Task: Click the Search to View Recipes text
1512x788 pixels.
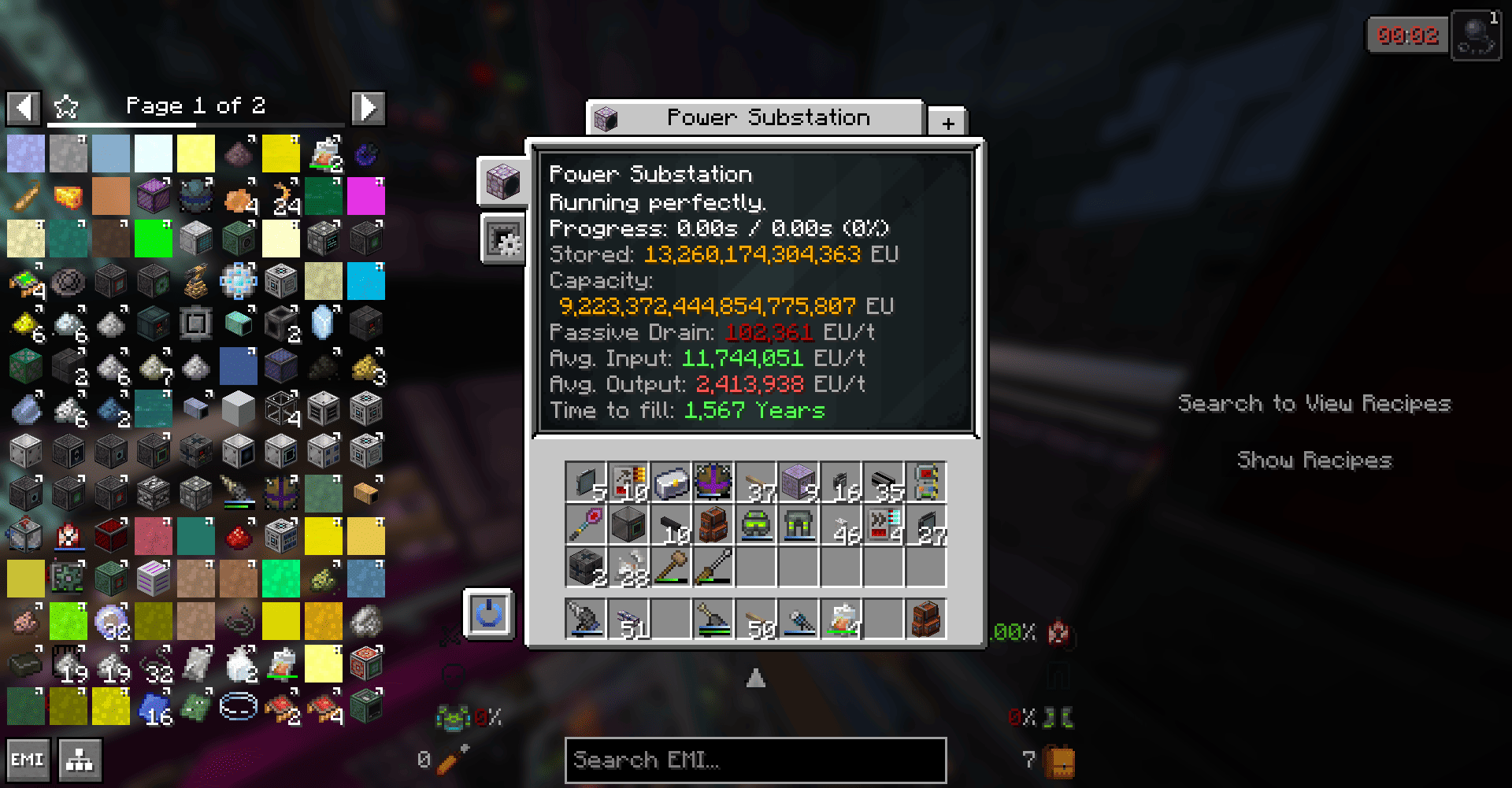Action: click(x=1314, y=404)
